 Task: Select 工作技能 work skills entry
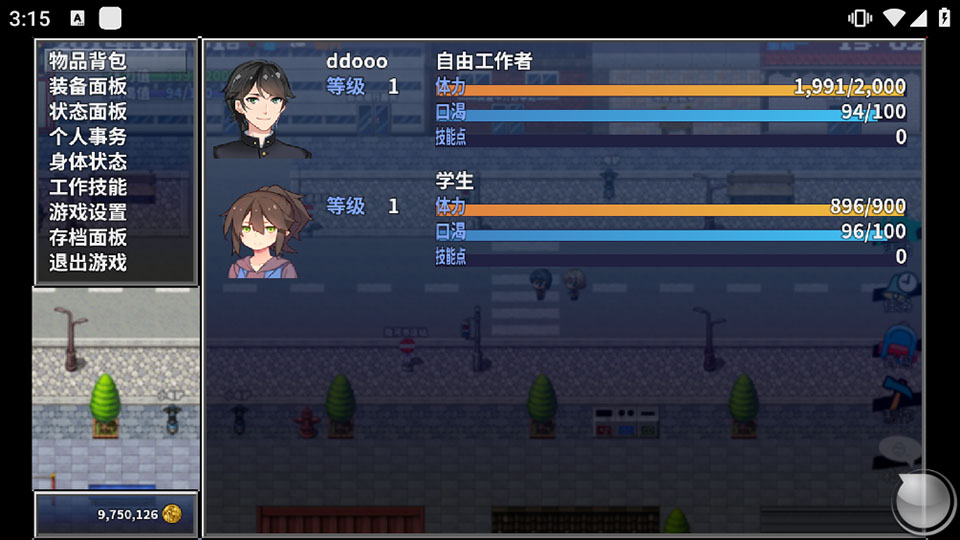pos(89,187)
